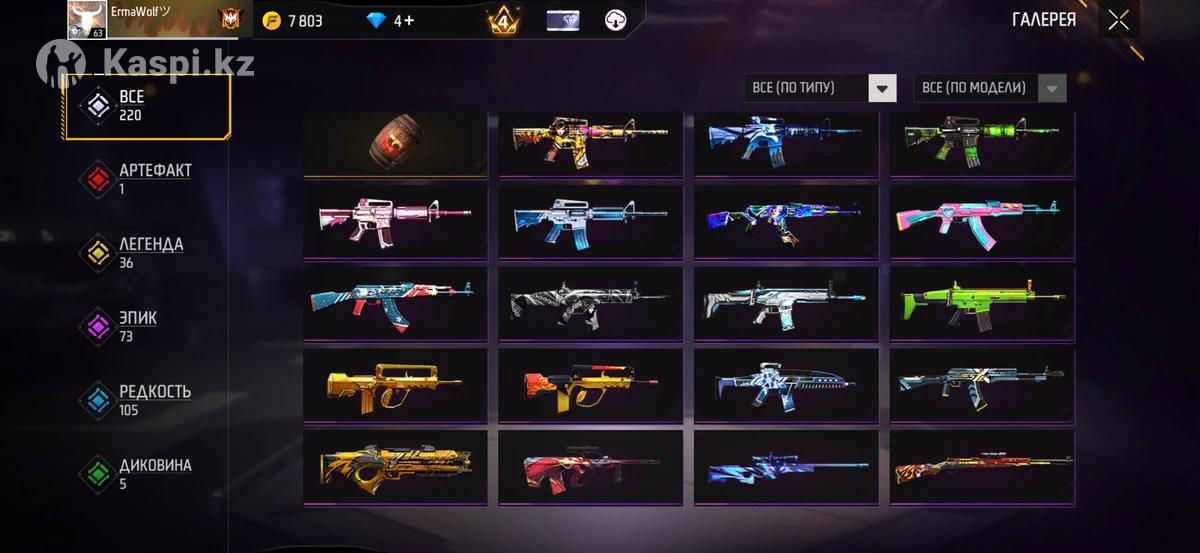
Task: Open the gold coins balance
Action: coord(292,20)
